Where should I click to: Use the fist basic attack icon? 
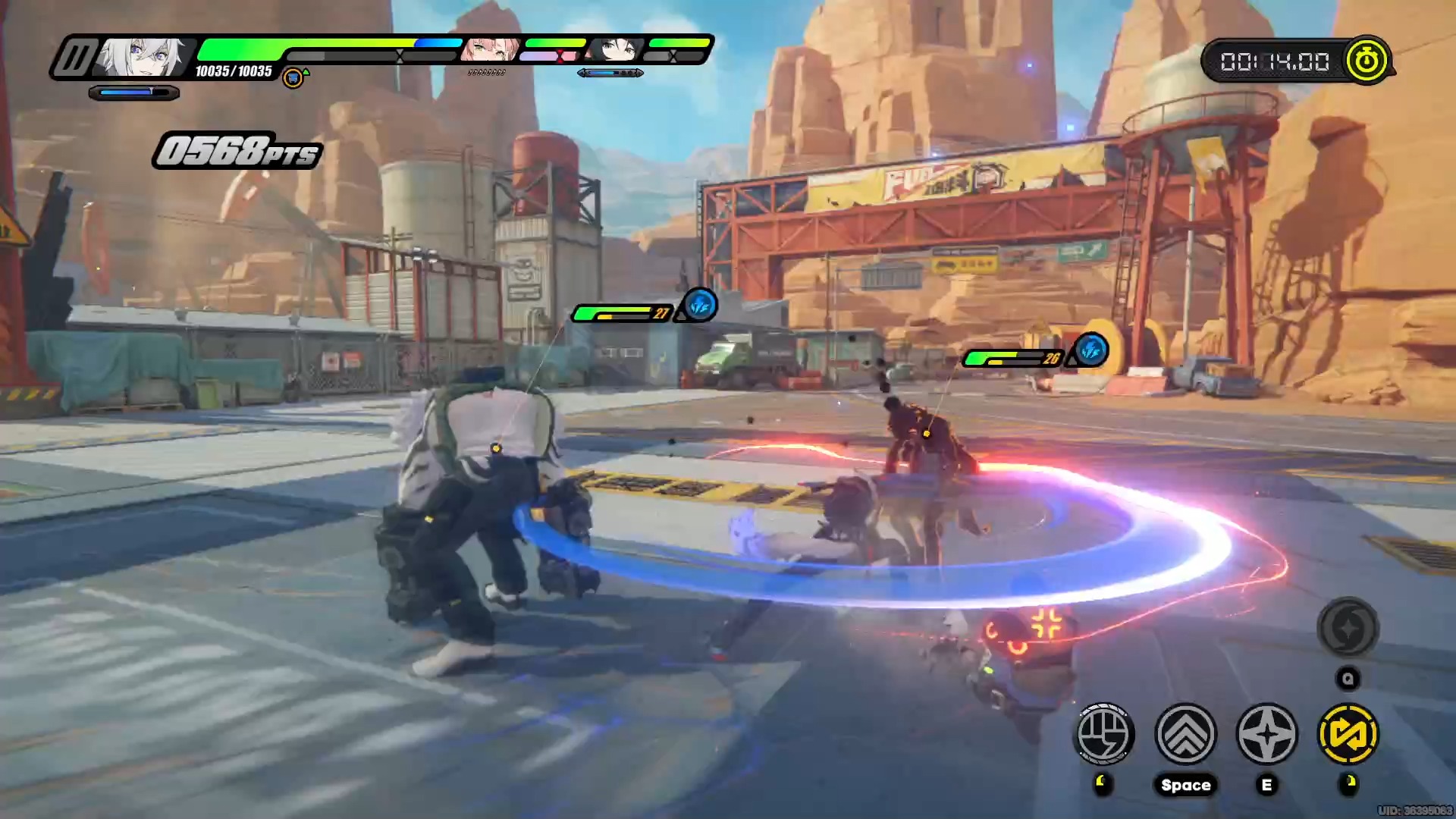click(1104, 733)
